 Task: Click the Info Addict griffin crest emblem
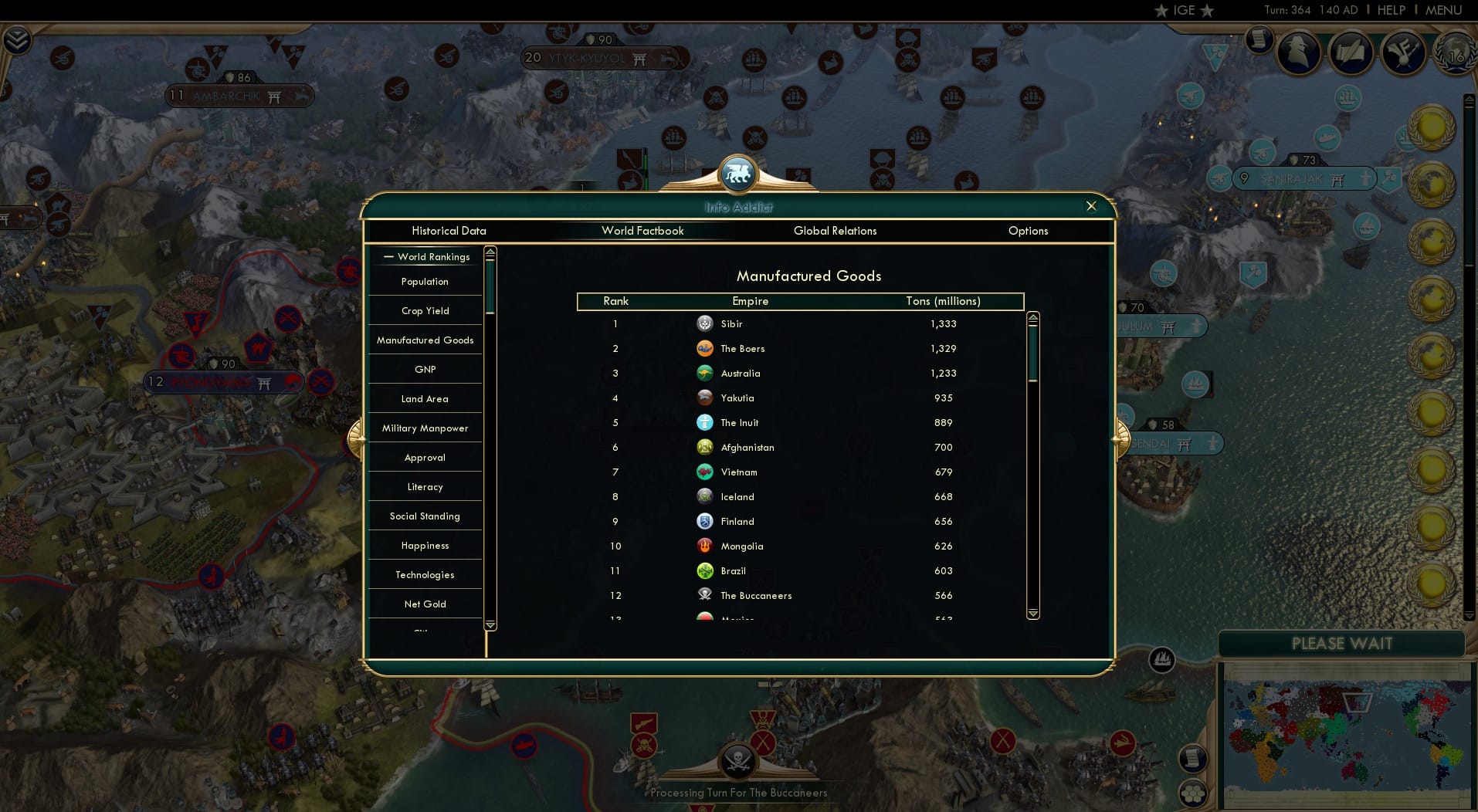click(738, 174)
